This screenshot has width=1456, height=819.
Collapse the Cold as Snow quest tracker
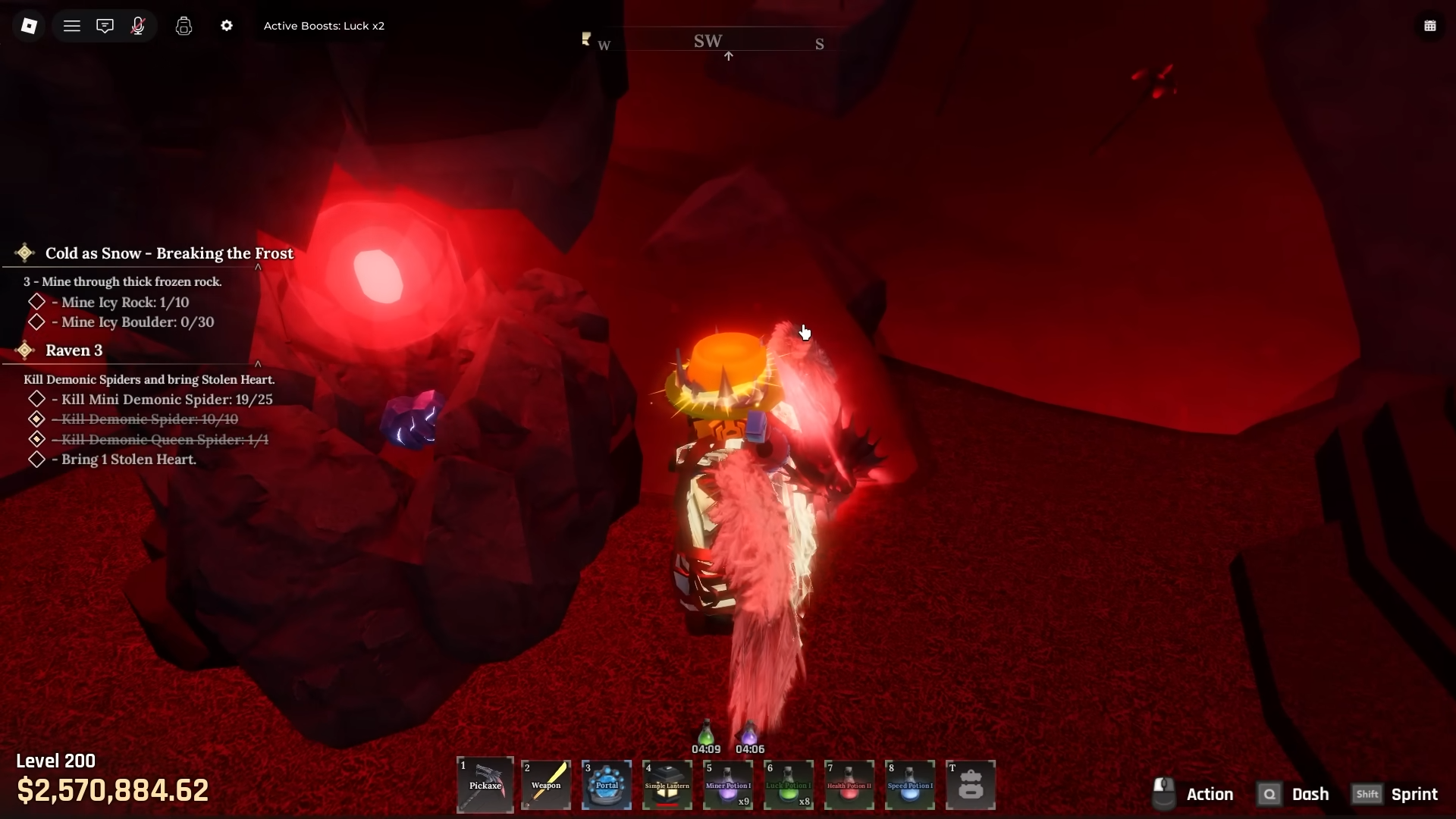258,267
